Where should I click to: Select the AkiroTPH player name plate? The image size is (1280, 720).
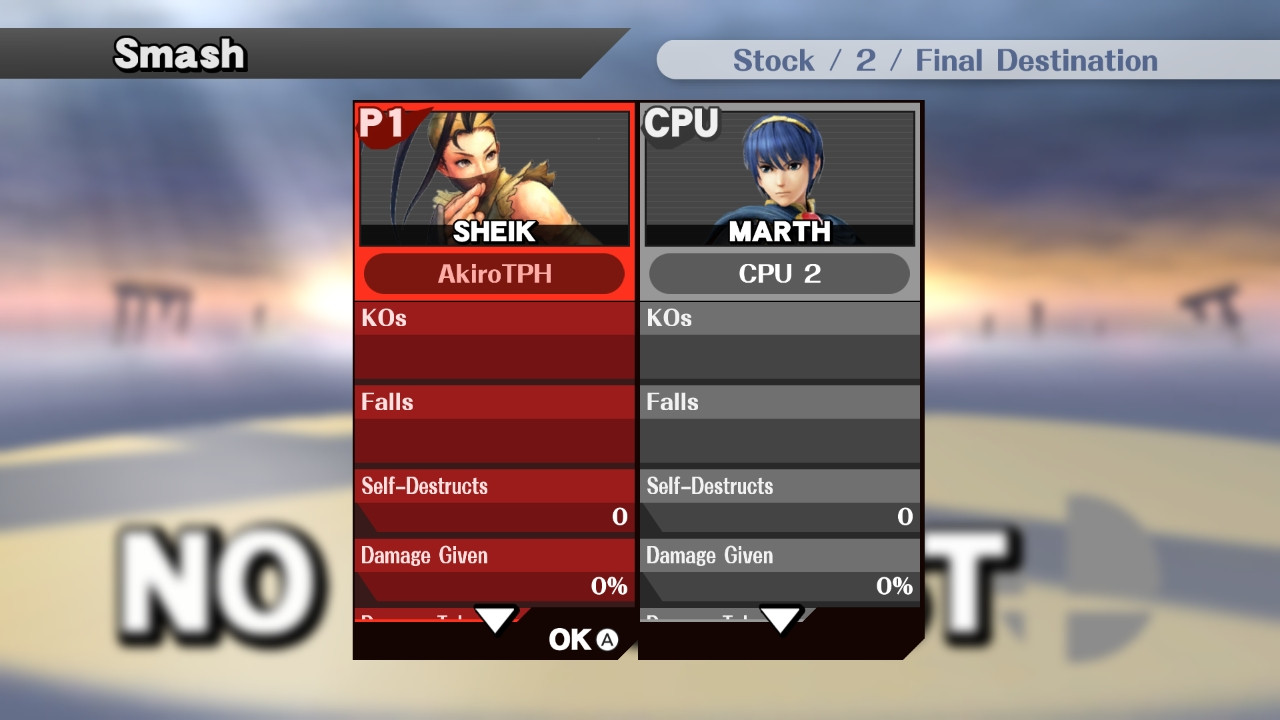click(x=494, y=273)
